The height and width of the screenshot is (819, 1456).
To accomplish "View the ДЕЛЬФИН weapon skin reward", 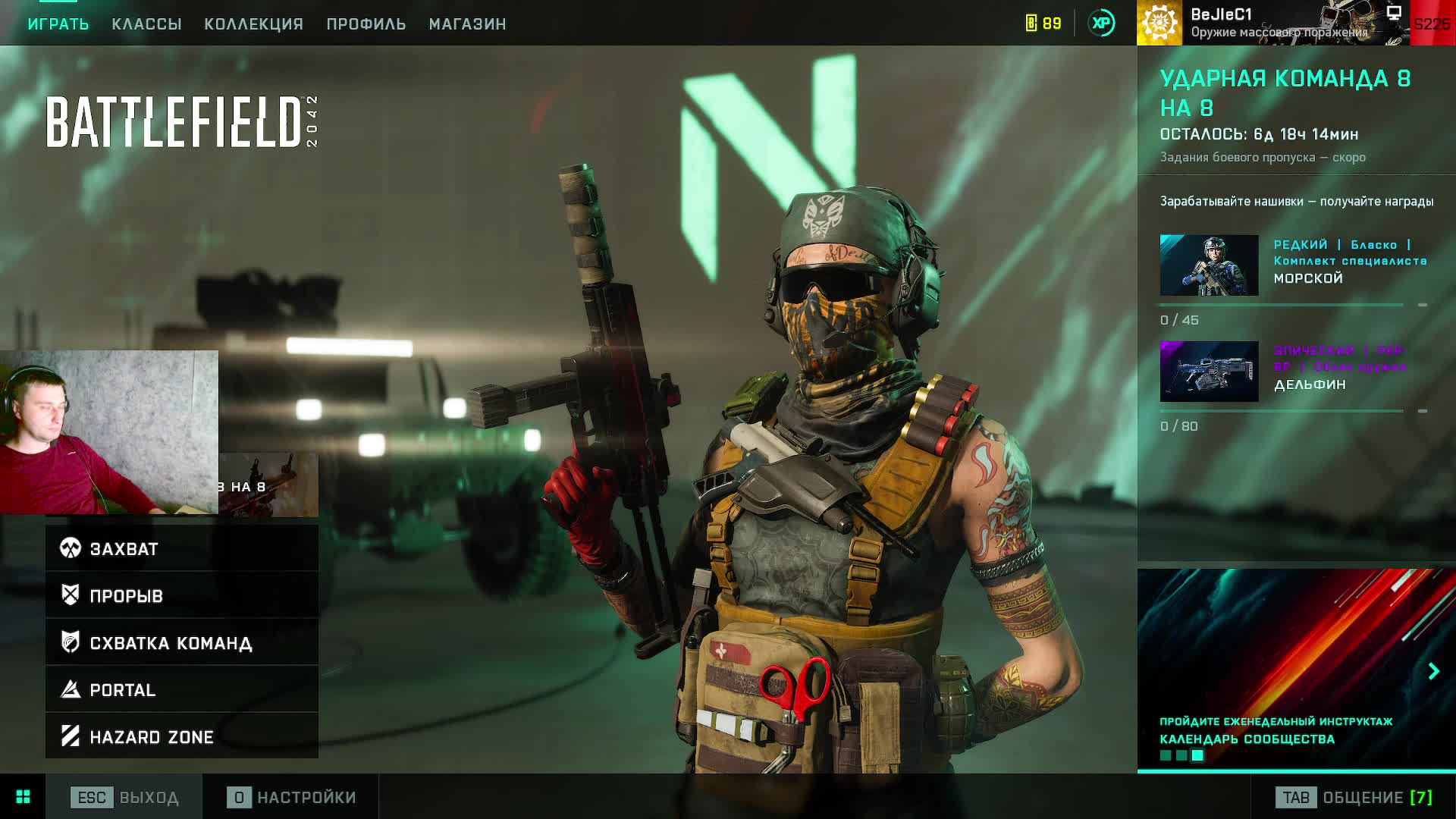I will click(1209, 372).
